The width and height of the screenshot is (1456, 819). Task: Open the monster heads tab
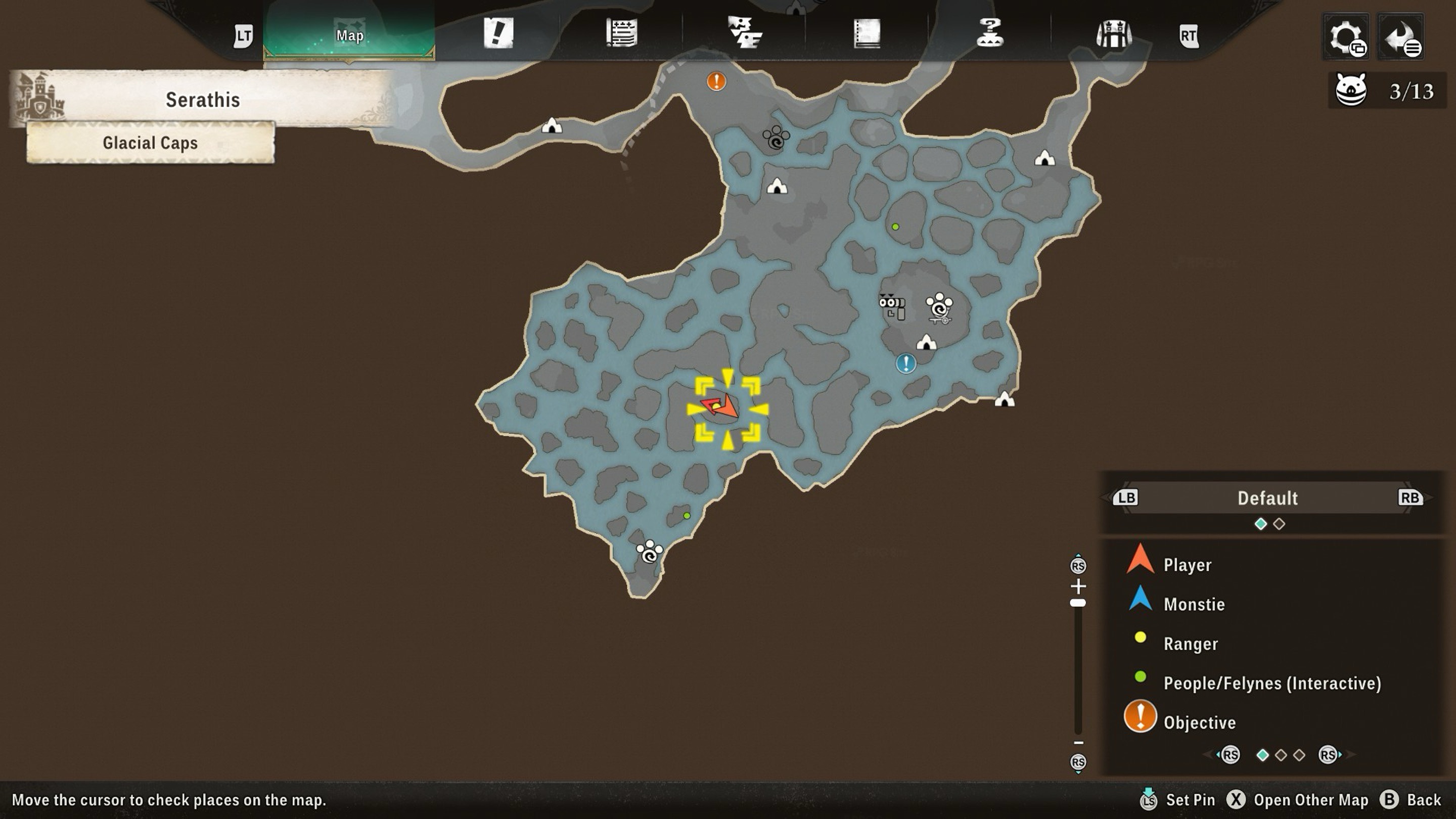744,32
